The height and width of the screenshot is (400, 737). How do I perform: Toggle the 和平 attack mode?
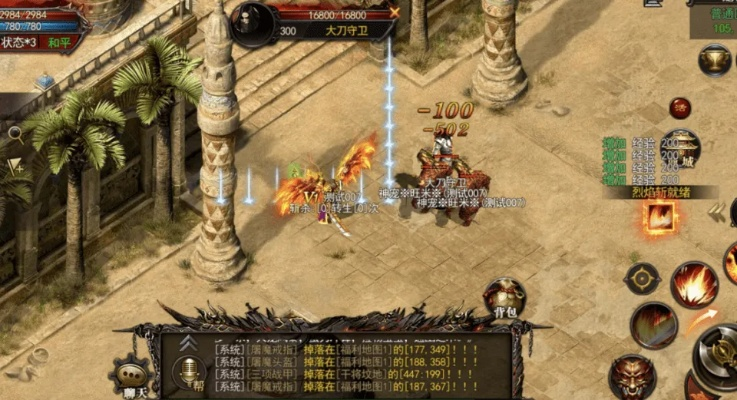[62, 43]
